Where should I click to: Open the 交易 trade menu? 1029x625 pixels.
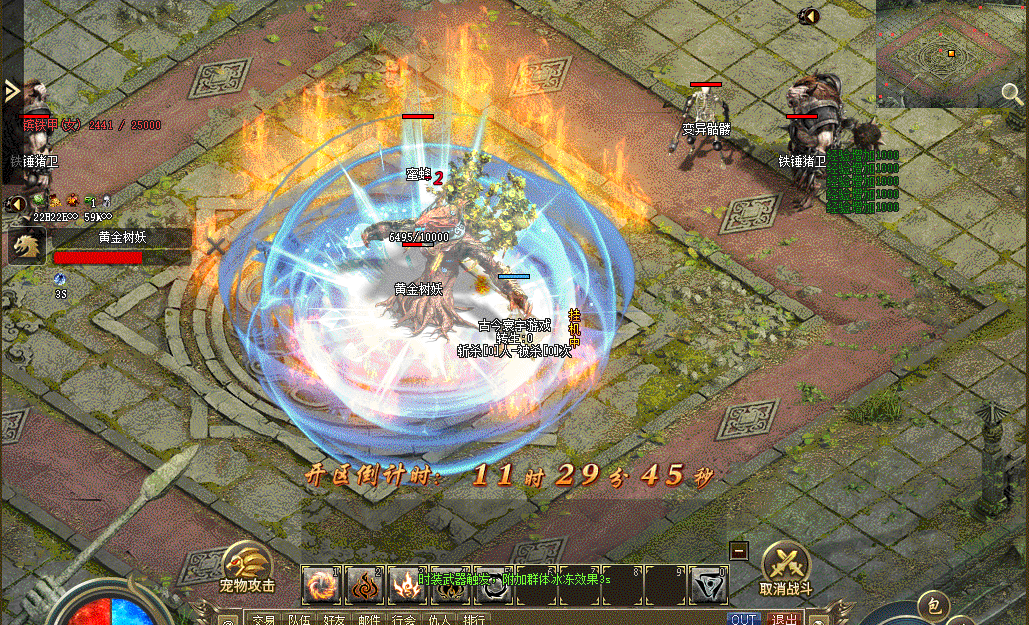[x=263, y=619]
